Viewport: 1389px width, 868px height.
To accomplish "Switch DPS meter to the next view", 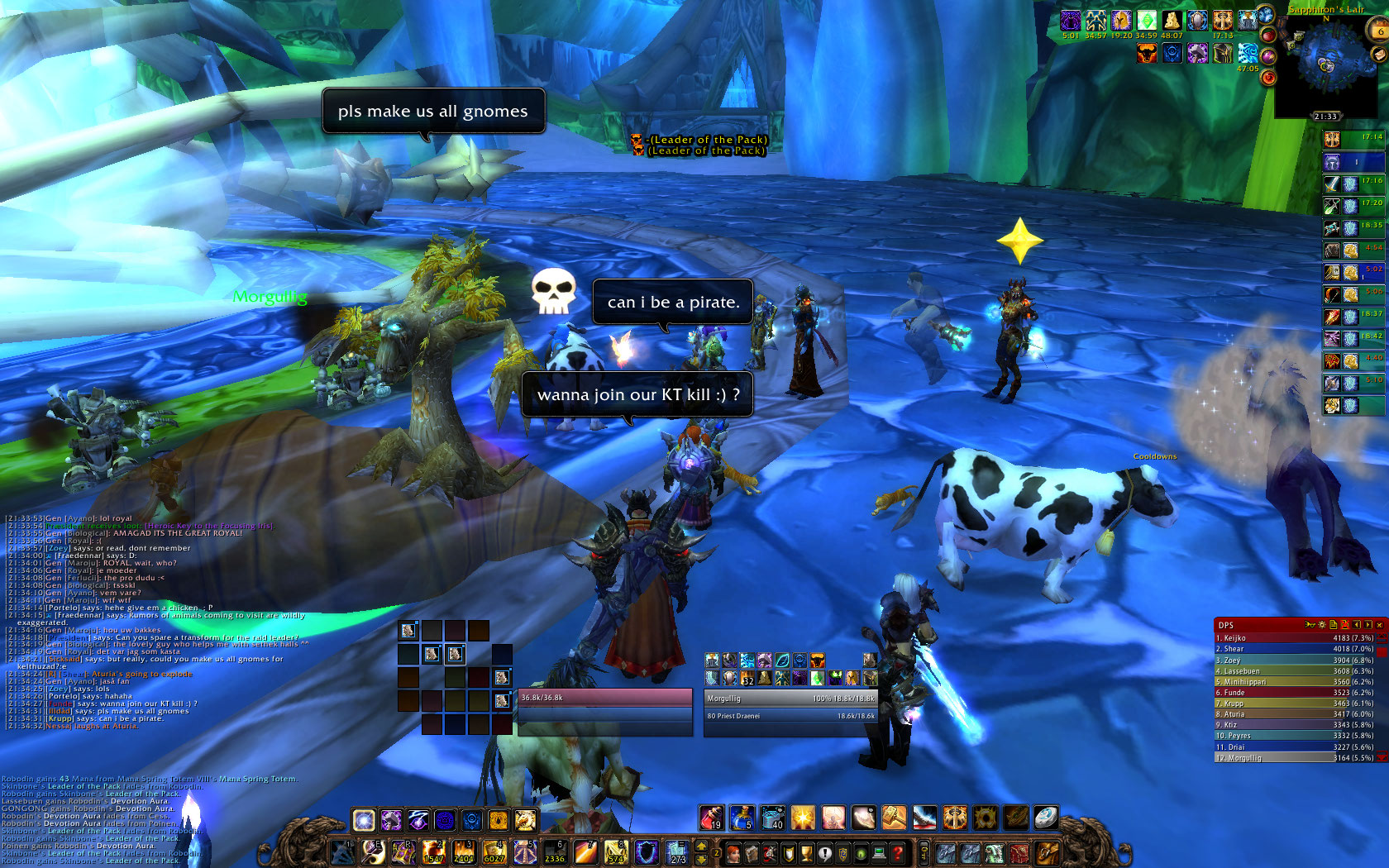I will tap(1368, 625).
